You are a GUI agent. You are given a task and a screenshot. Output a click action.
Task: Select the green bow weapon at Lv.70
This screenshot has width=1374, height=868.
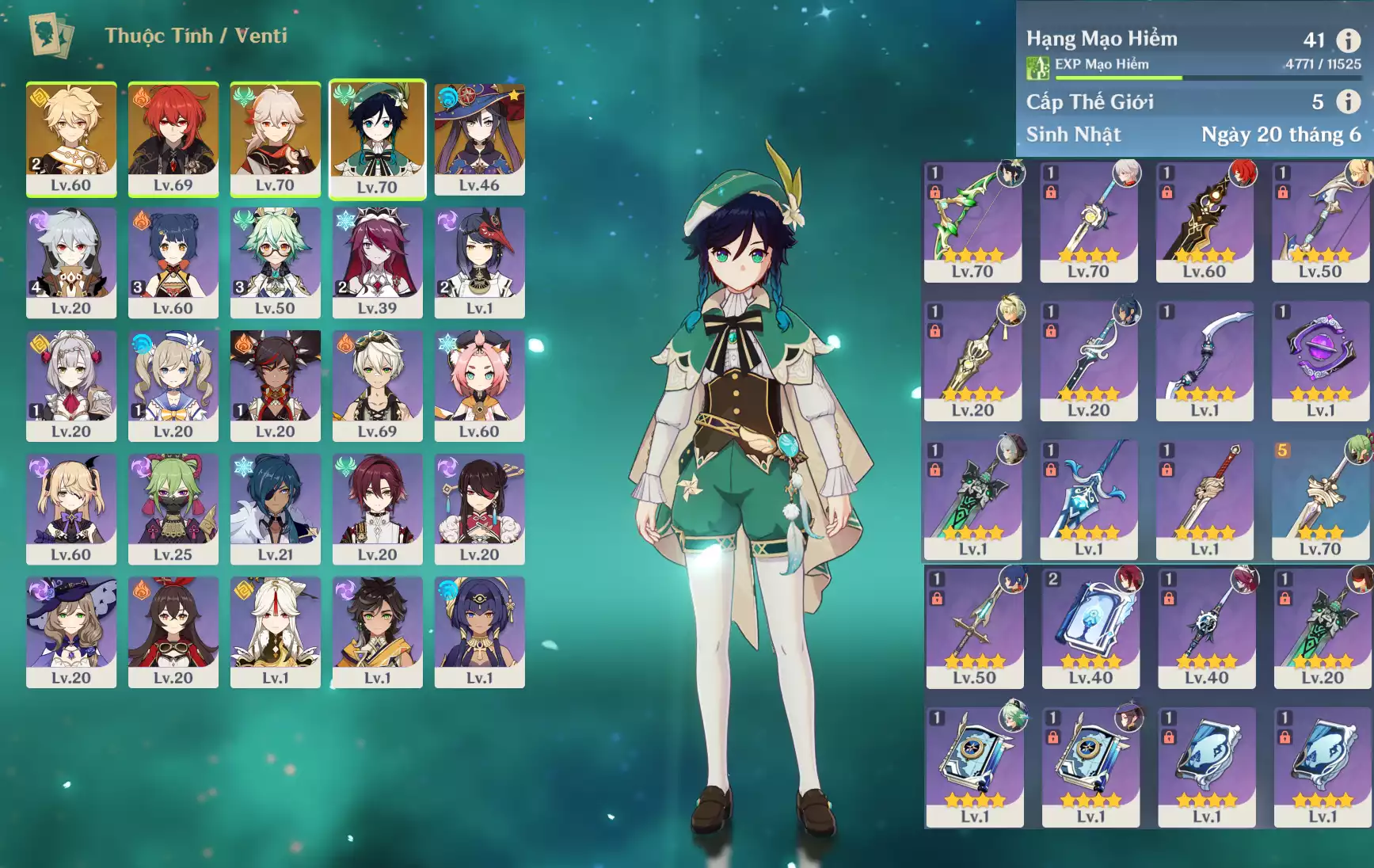[x=972, y=222]
